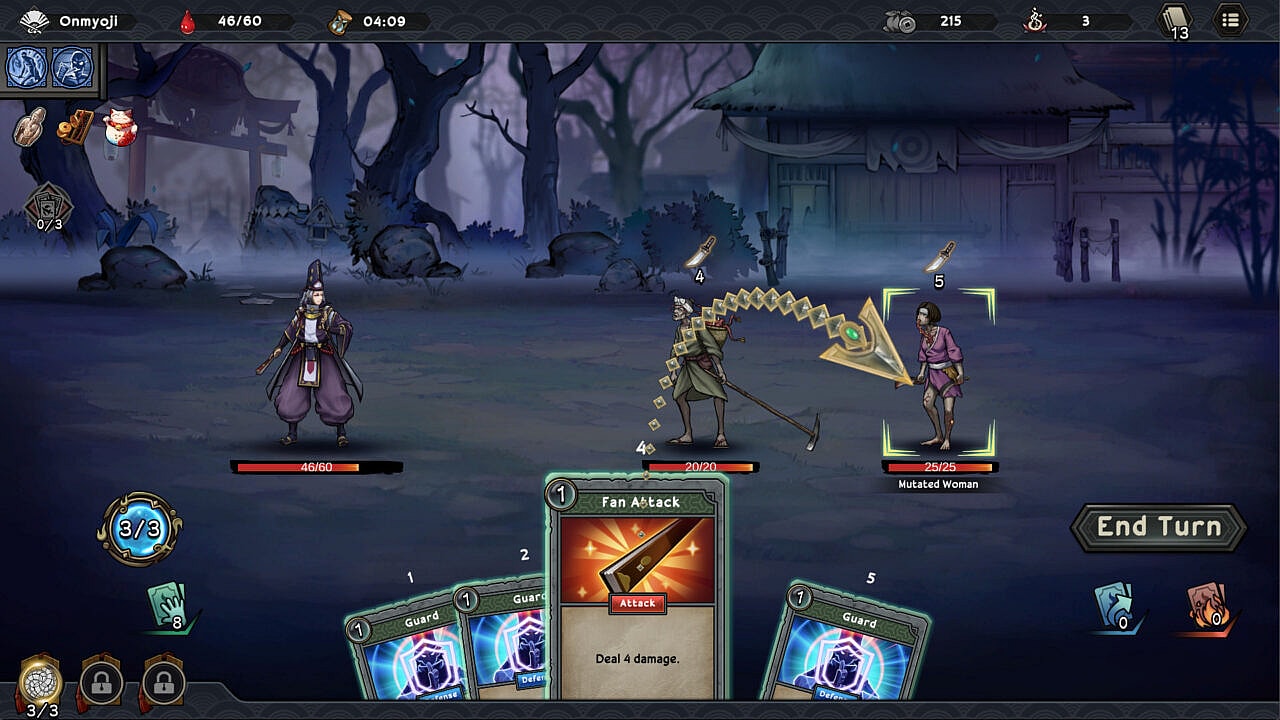Open the main menu list icon

1230,20
